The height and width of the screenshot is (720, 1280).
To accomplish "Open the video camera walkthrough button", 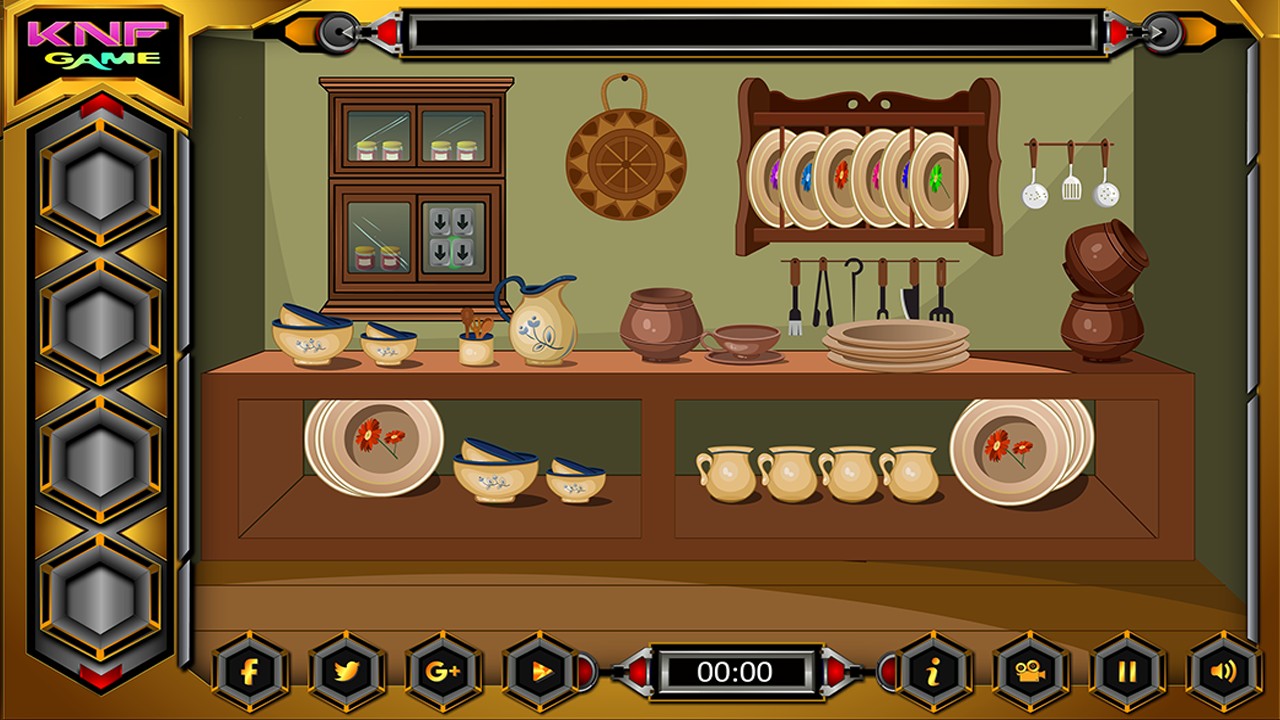I will [x=1030, y=671].
